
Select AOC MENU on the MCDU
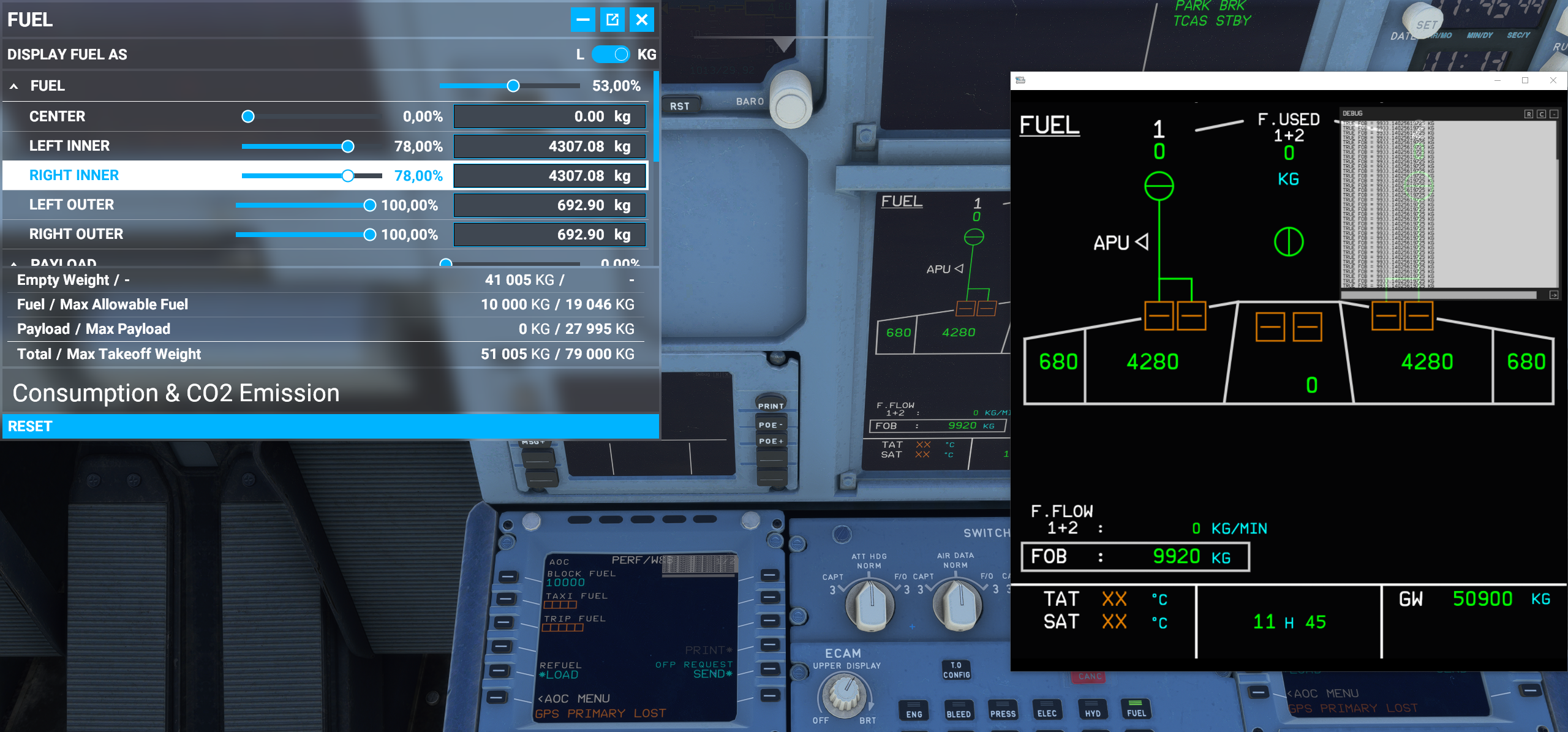tap(573, 698)
